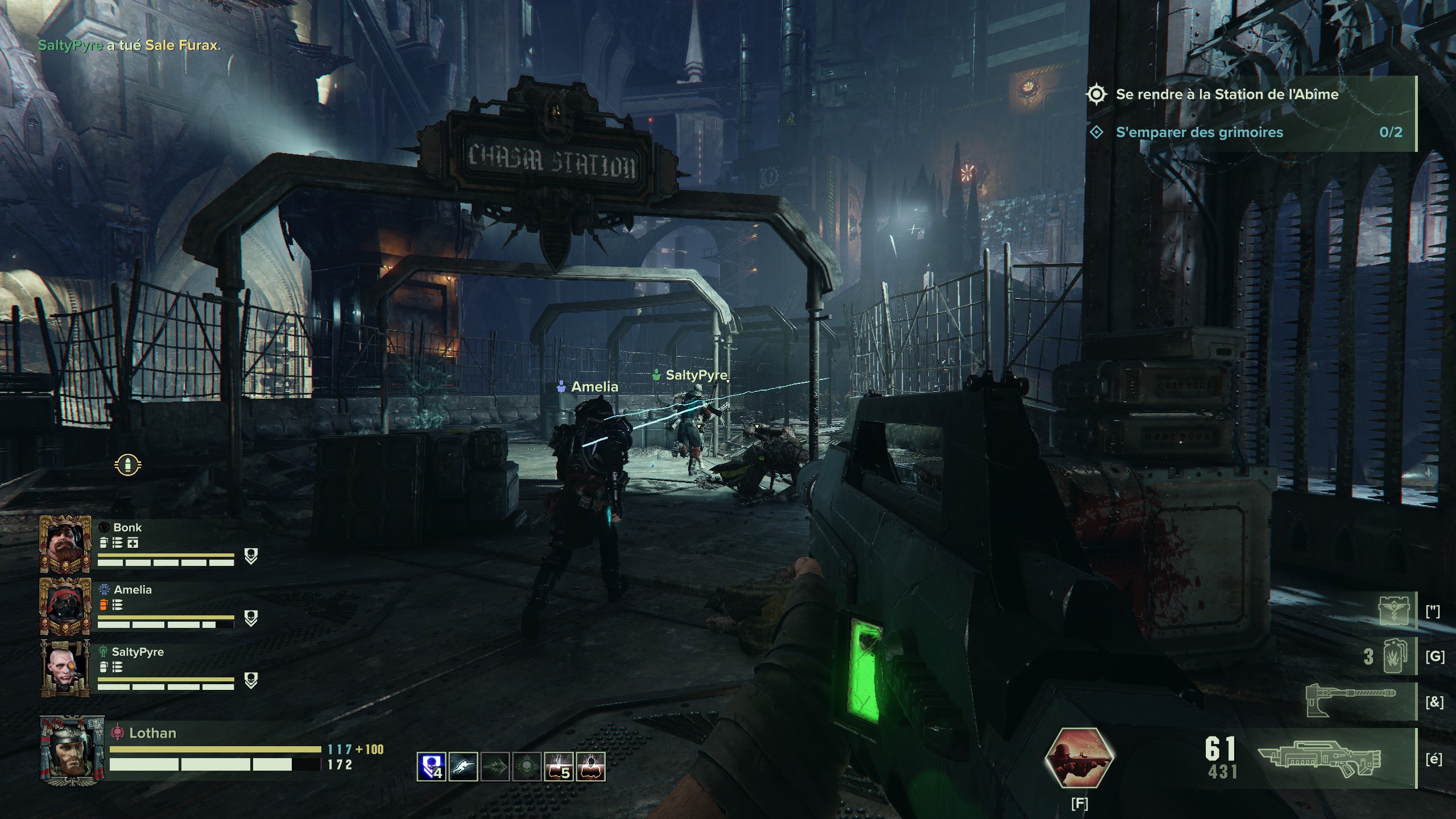The width and height of the screenshot is (1456, 819).
Task: Select the lasgun ranged weapon slot
Action: click(x=1319, y=759)
